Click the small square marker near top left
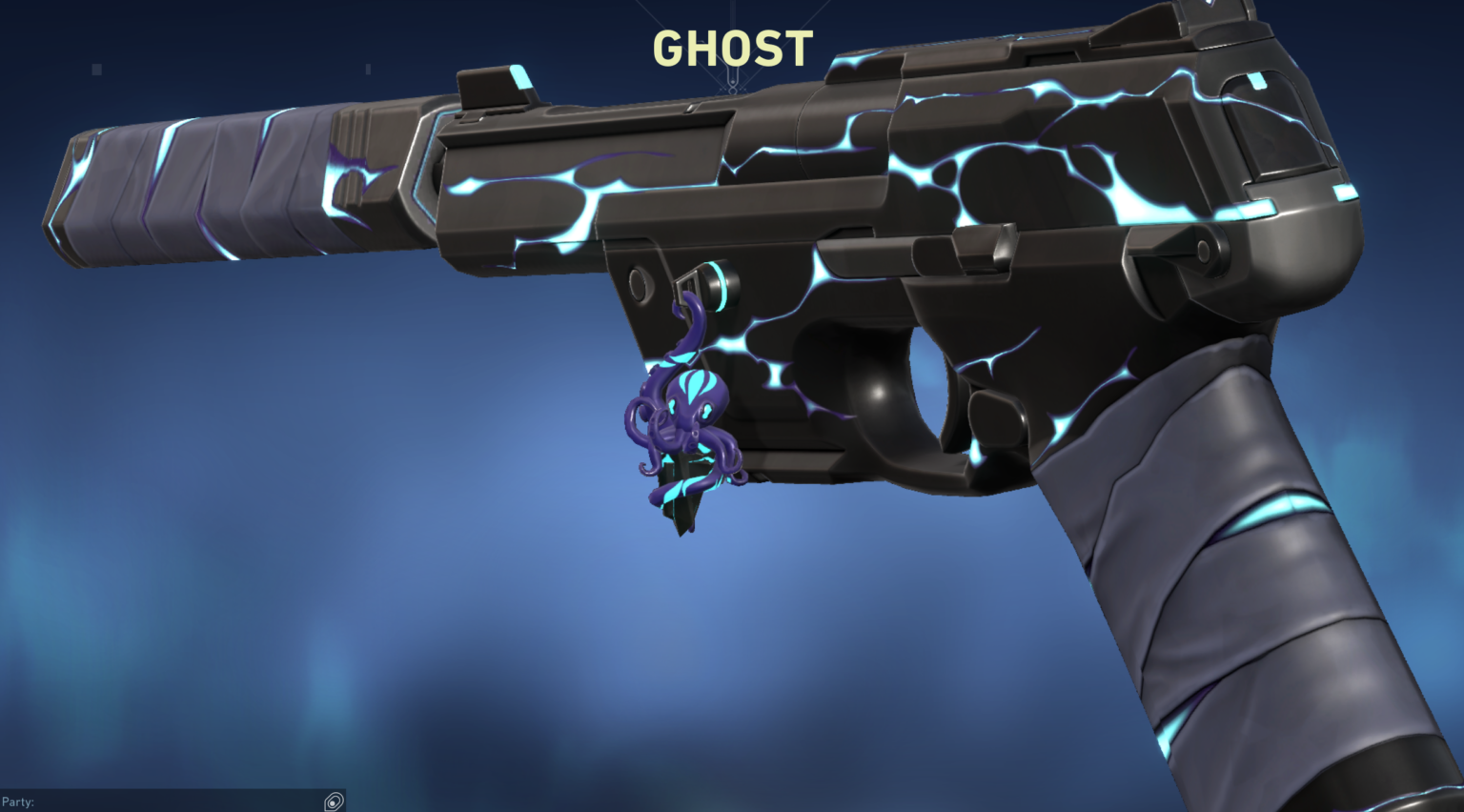 coord(95,68)
